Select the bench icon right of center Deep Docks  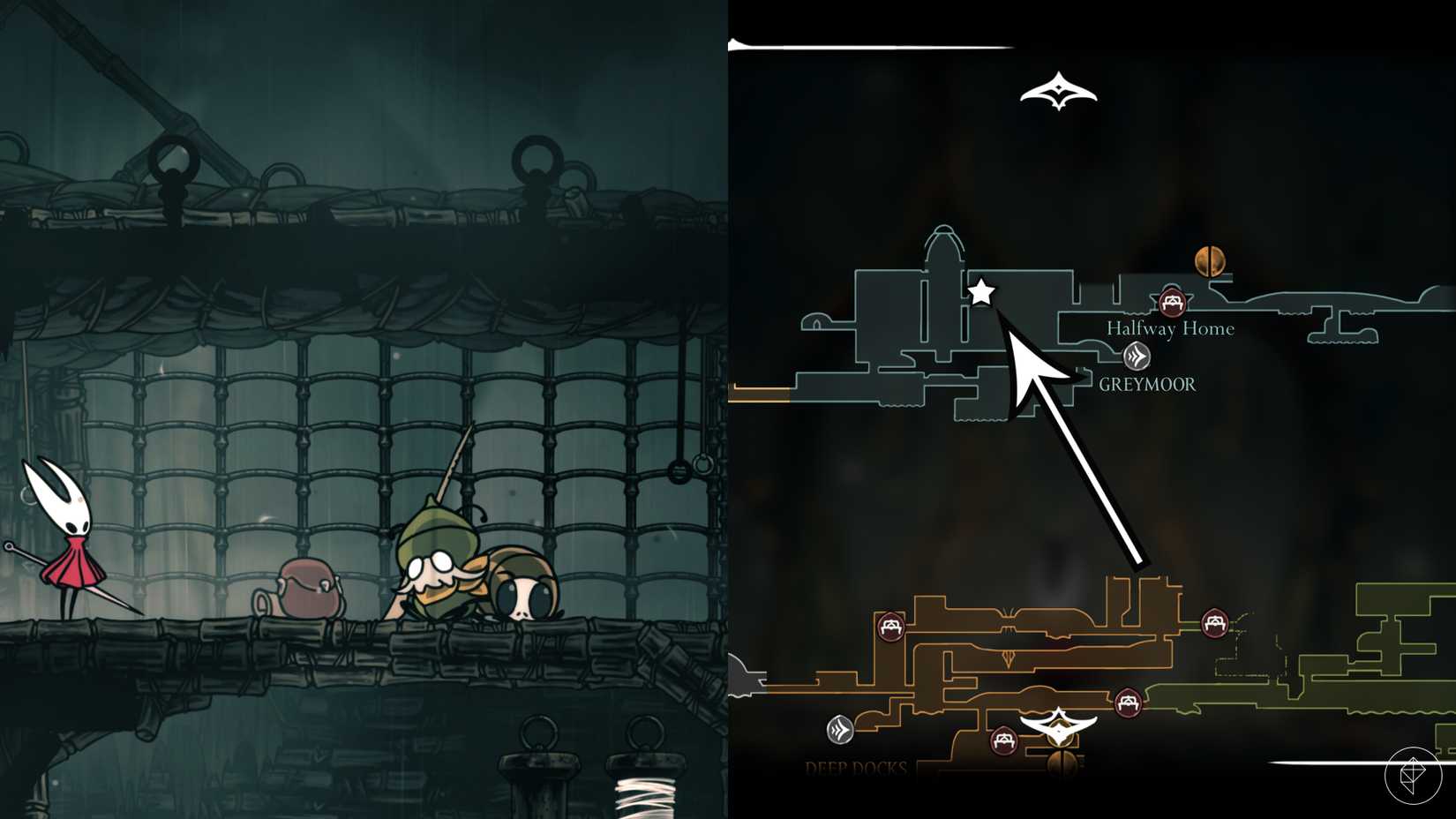click(1127, 701)
